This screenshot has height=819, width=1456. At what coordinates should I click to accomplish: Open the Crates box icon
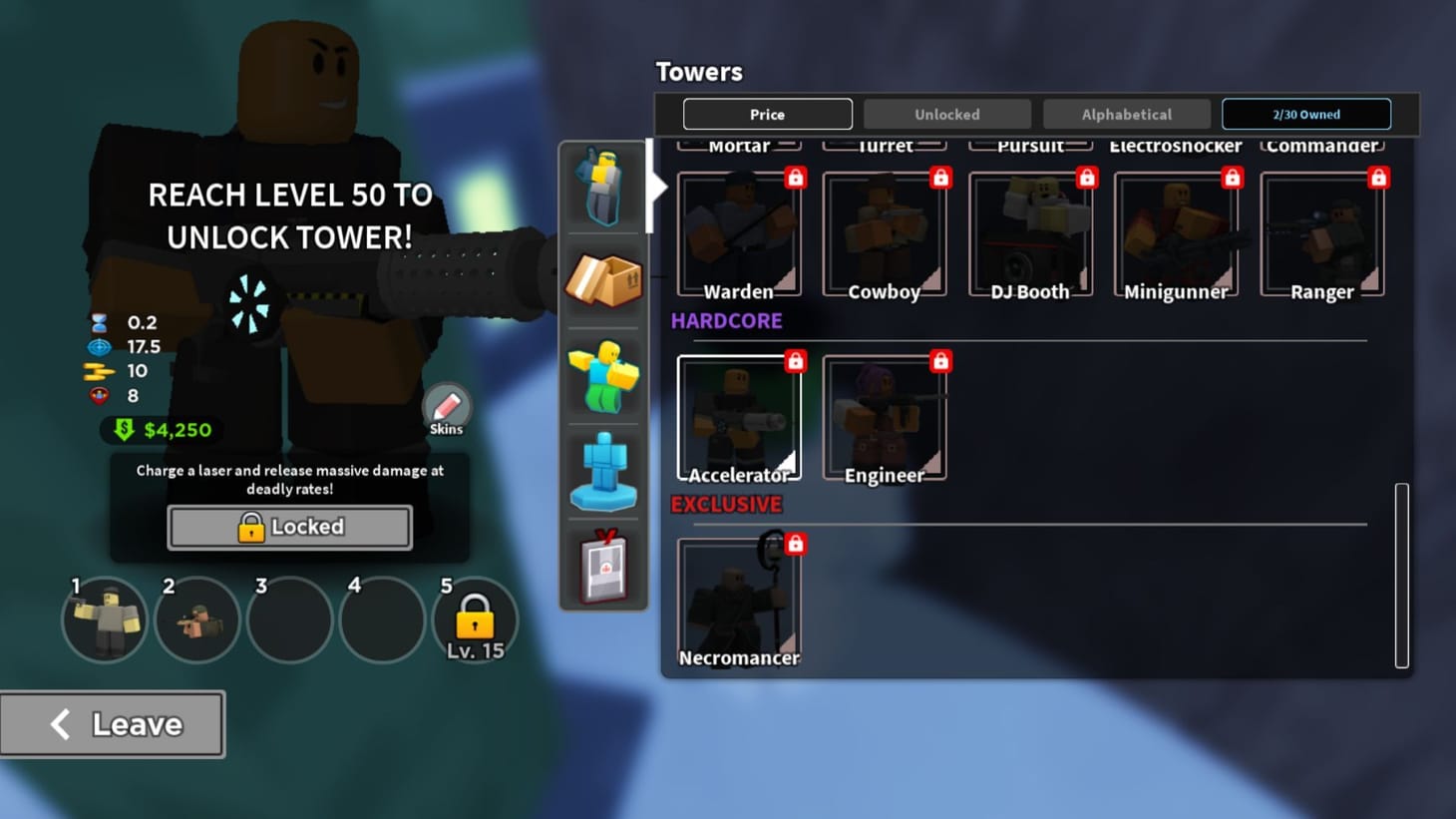point(602,279)
